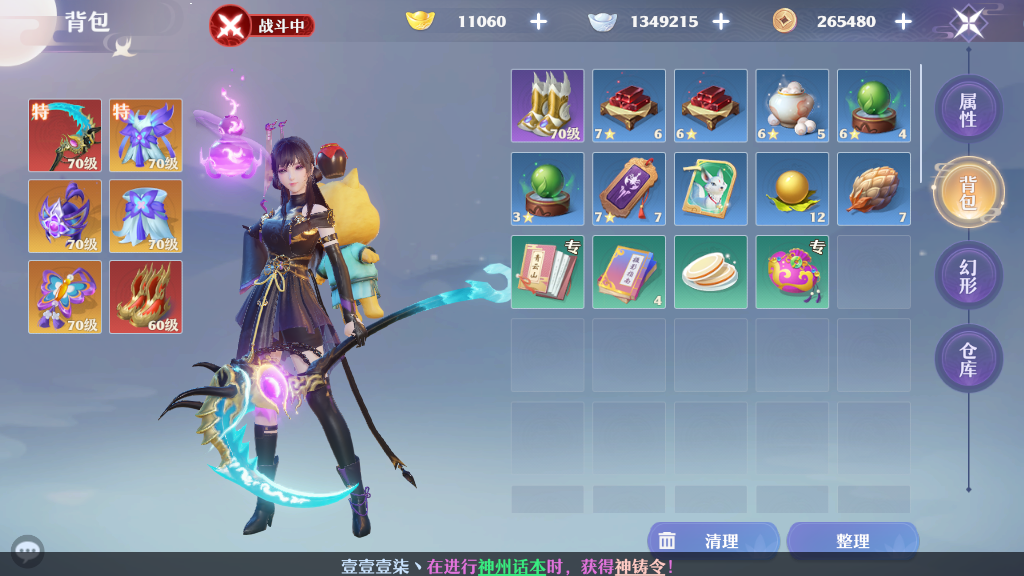The image size is (1024, 576).
Task: Choose the golden boots item in the bag
Action: coord(547,105)
